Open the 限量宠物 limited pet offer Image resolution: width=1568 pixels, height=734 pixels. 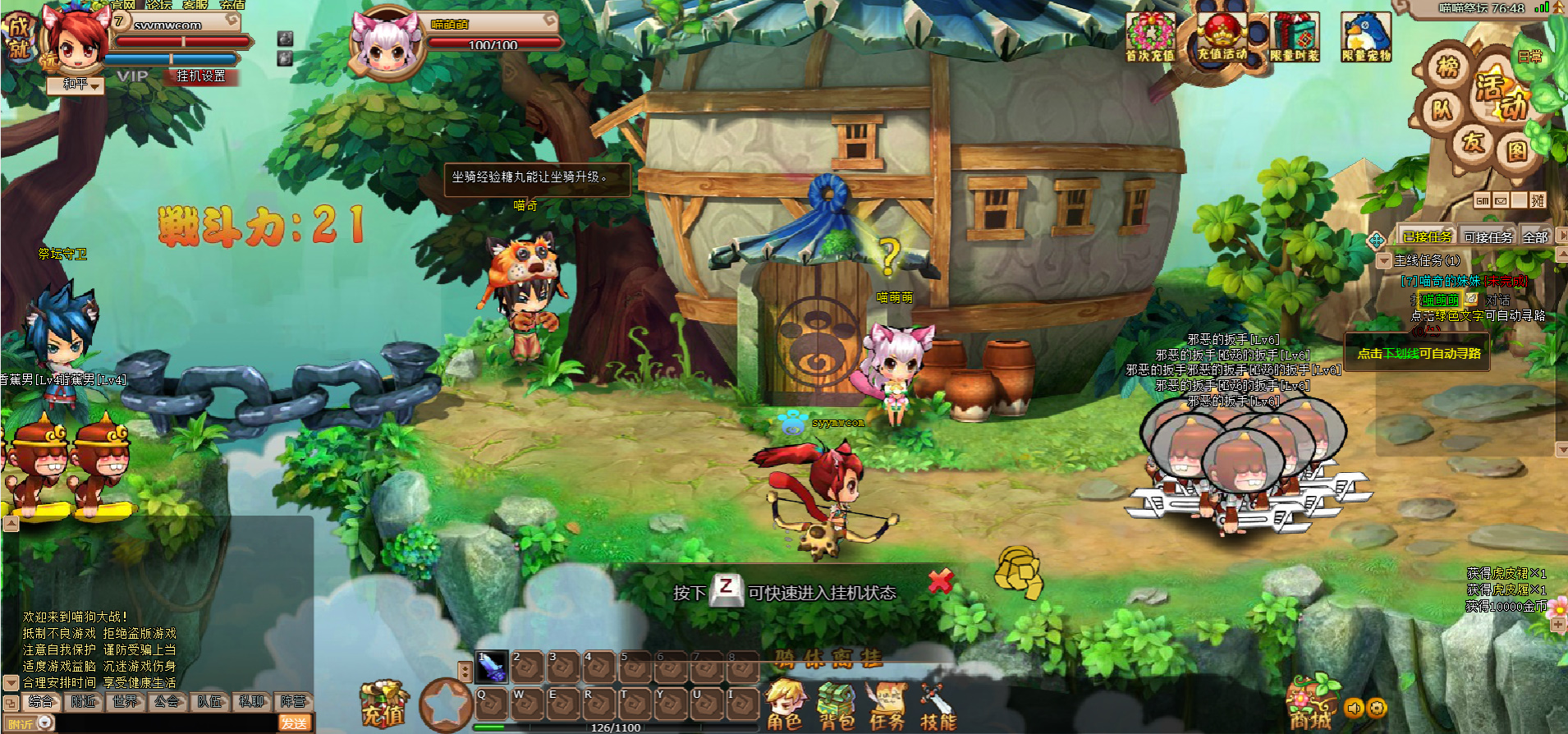pos(1366,39)
